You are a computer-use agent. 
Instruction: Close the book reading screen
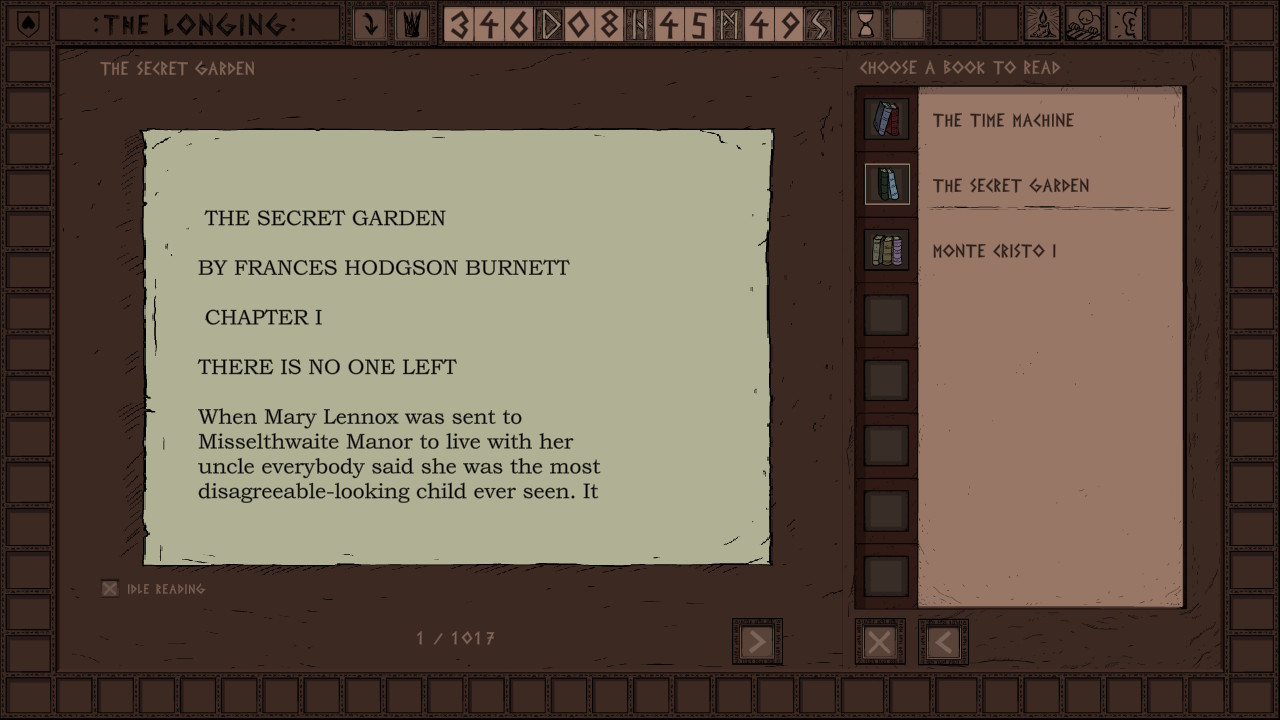pos(880,642)
